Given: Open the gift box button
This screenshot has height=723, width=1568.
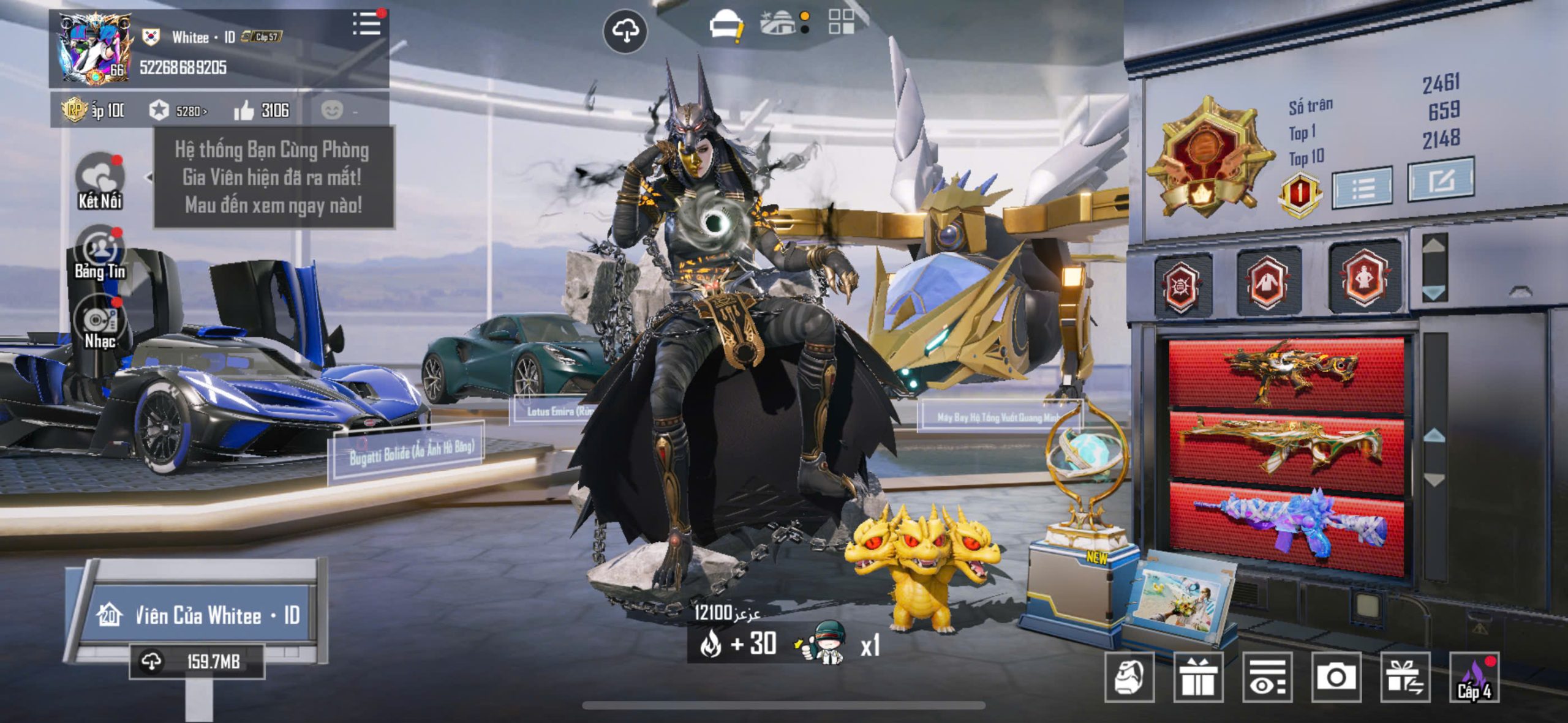Looking at the screenshot, I should pos(1198,676).
